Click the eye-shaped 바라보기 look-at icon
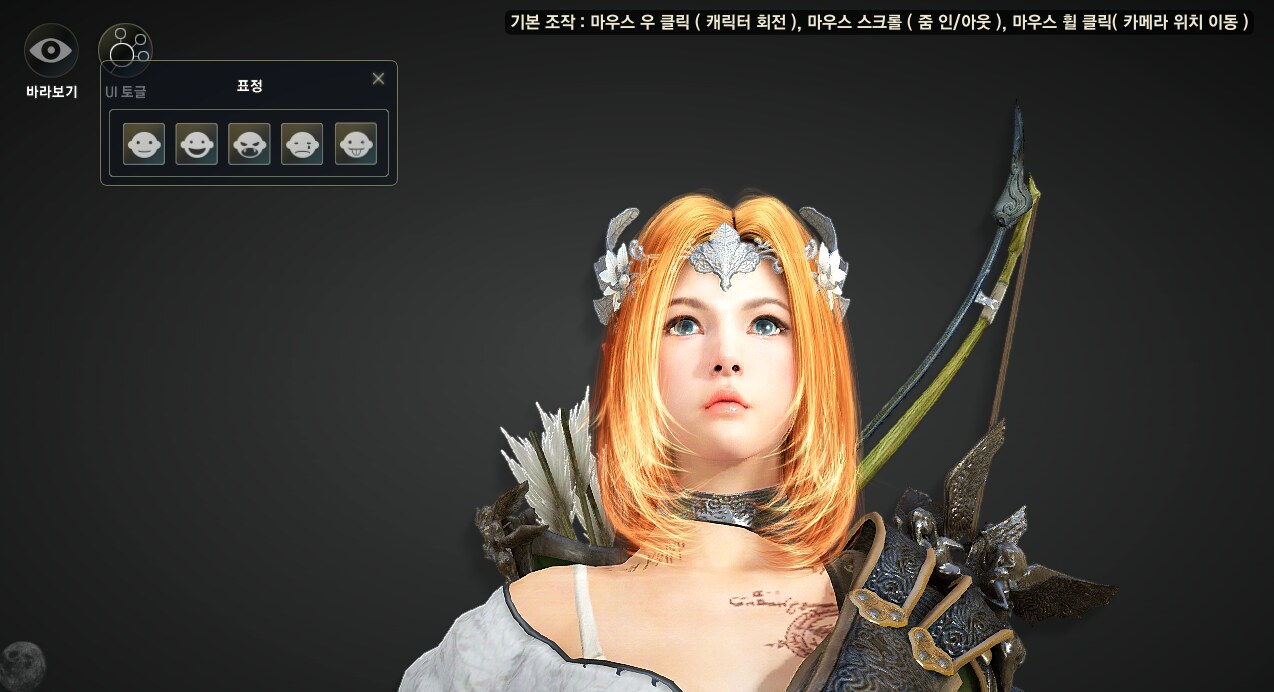 tap(51, 50)
